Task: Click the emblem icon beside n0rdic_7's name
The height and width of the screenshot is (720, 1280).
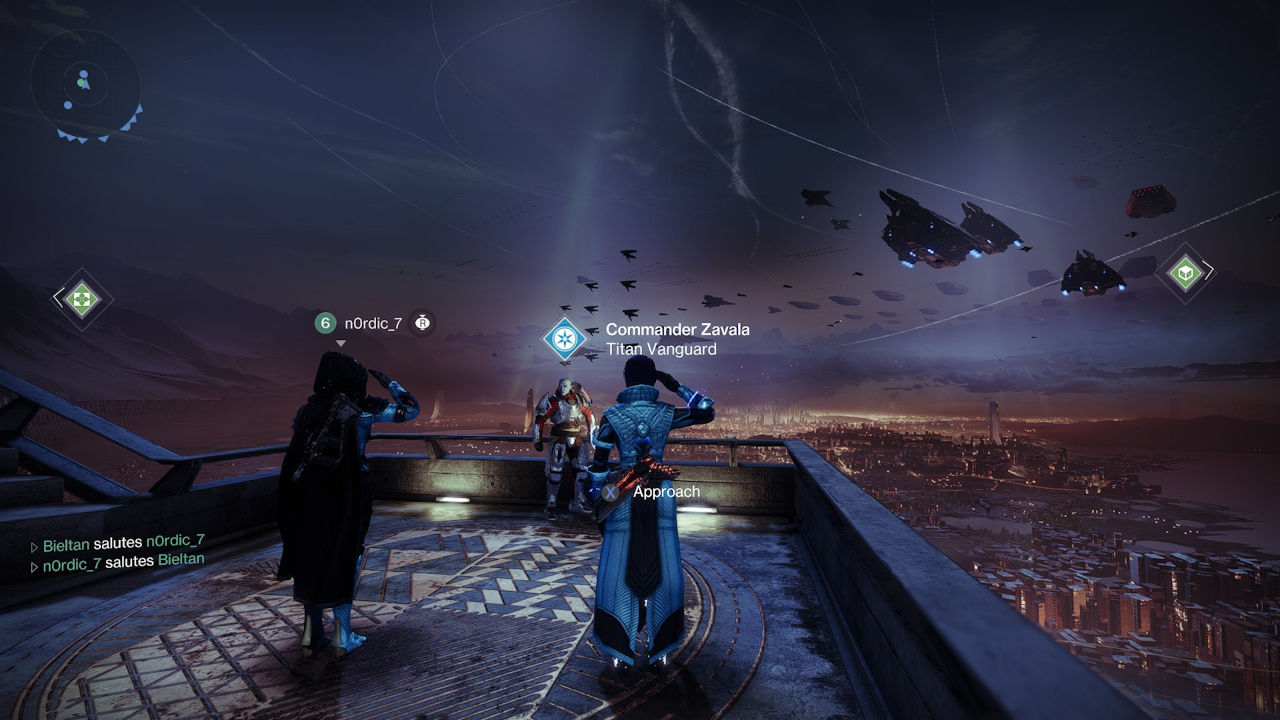Action: coord(423,323)
